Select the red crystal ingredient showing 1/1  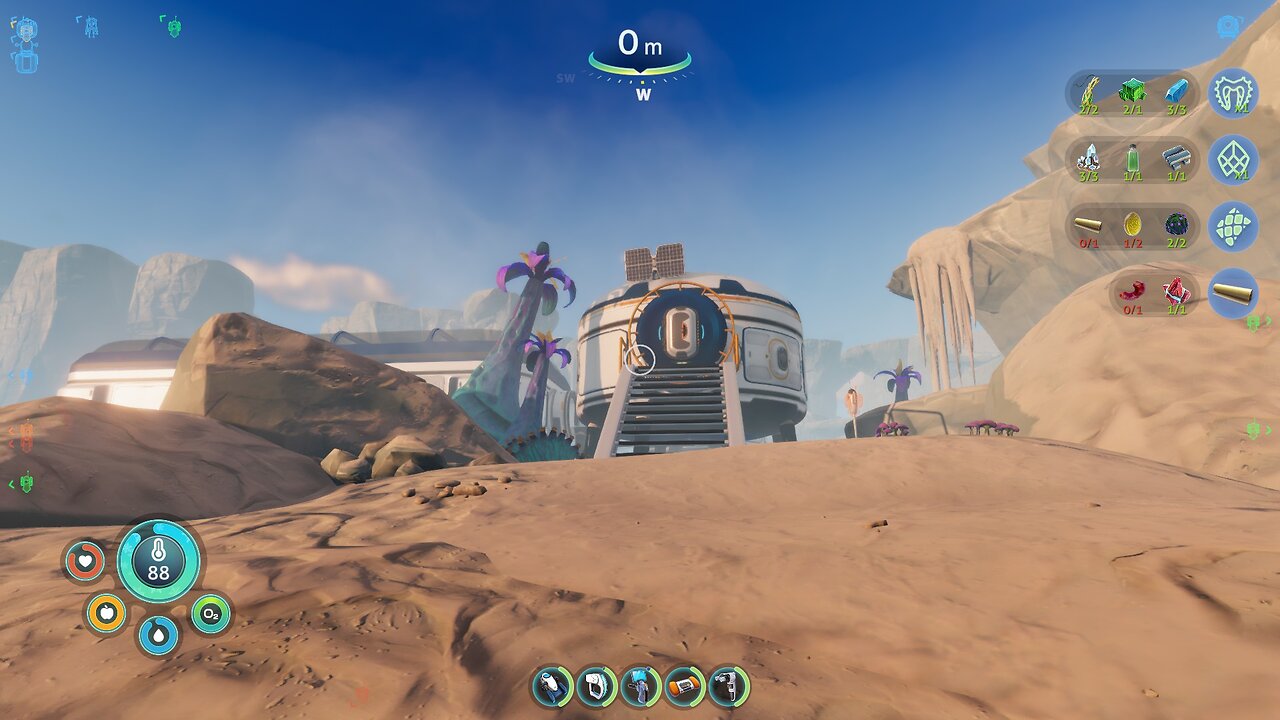[1175, 293]
